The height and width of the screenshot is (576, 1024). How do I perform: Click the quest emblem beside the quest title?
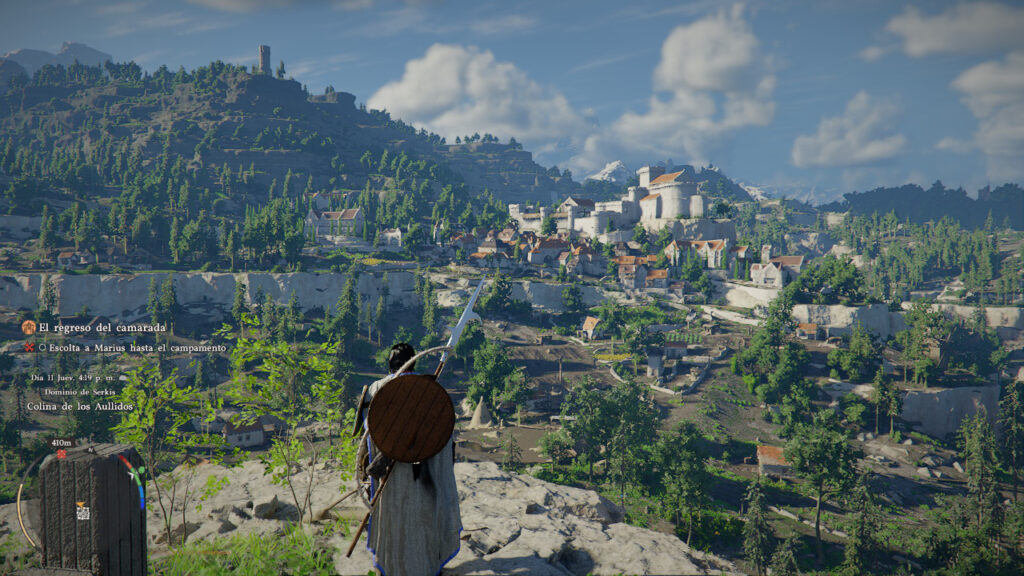(x=28, y=327)
